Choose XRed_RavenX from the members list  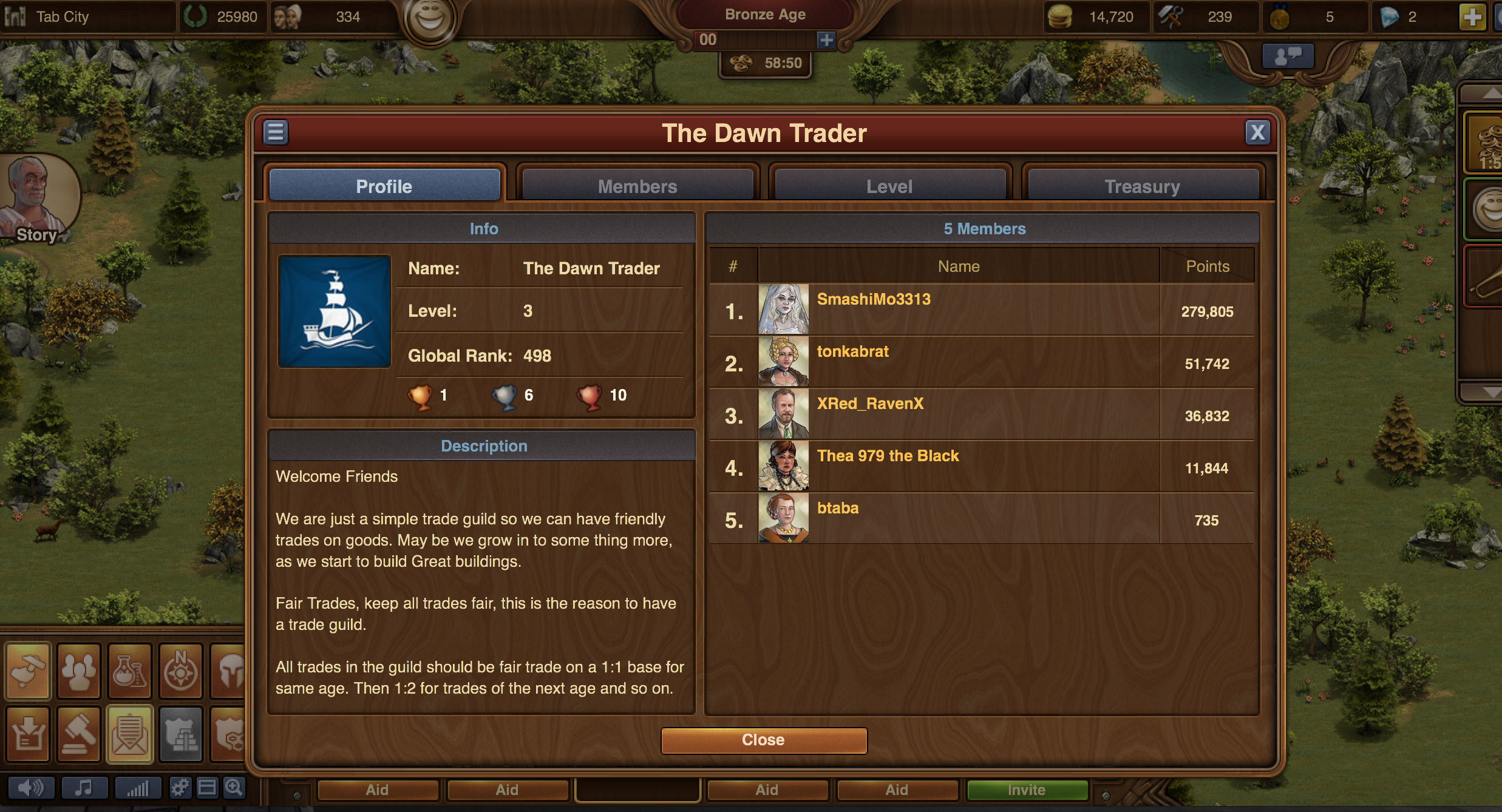869,404
